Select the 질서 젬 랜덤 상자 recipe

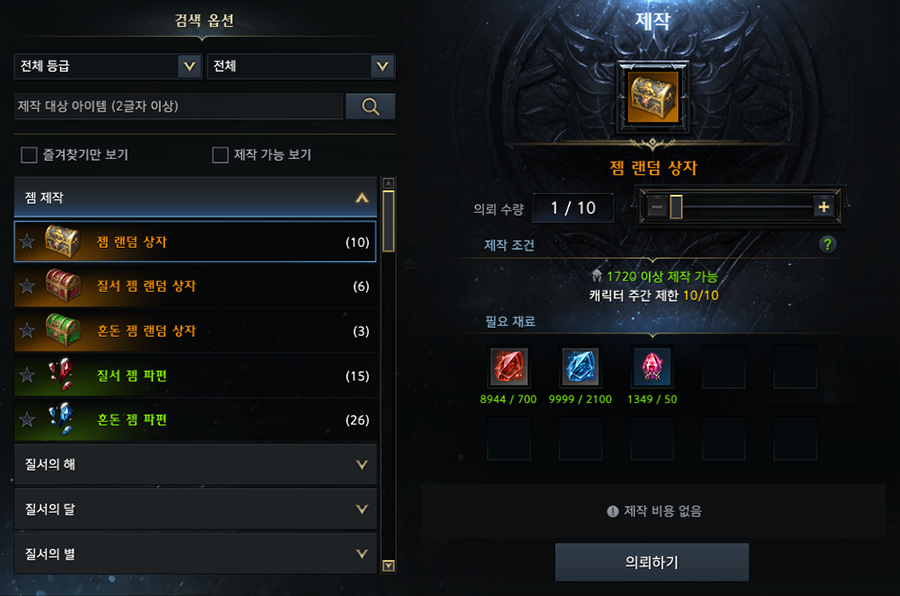pos(196,287)
